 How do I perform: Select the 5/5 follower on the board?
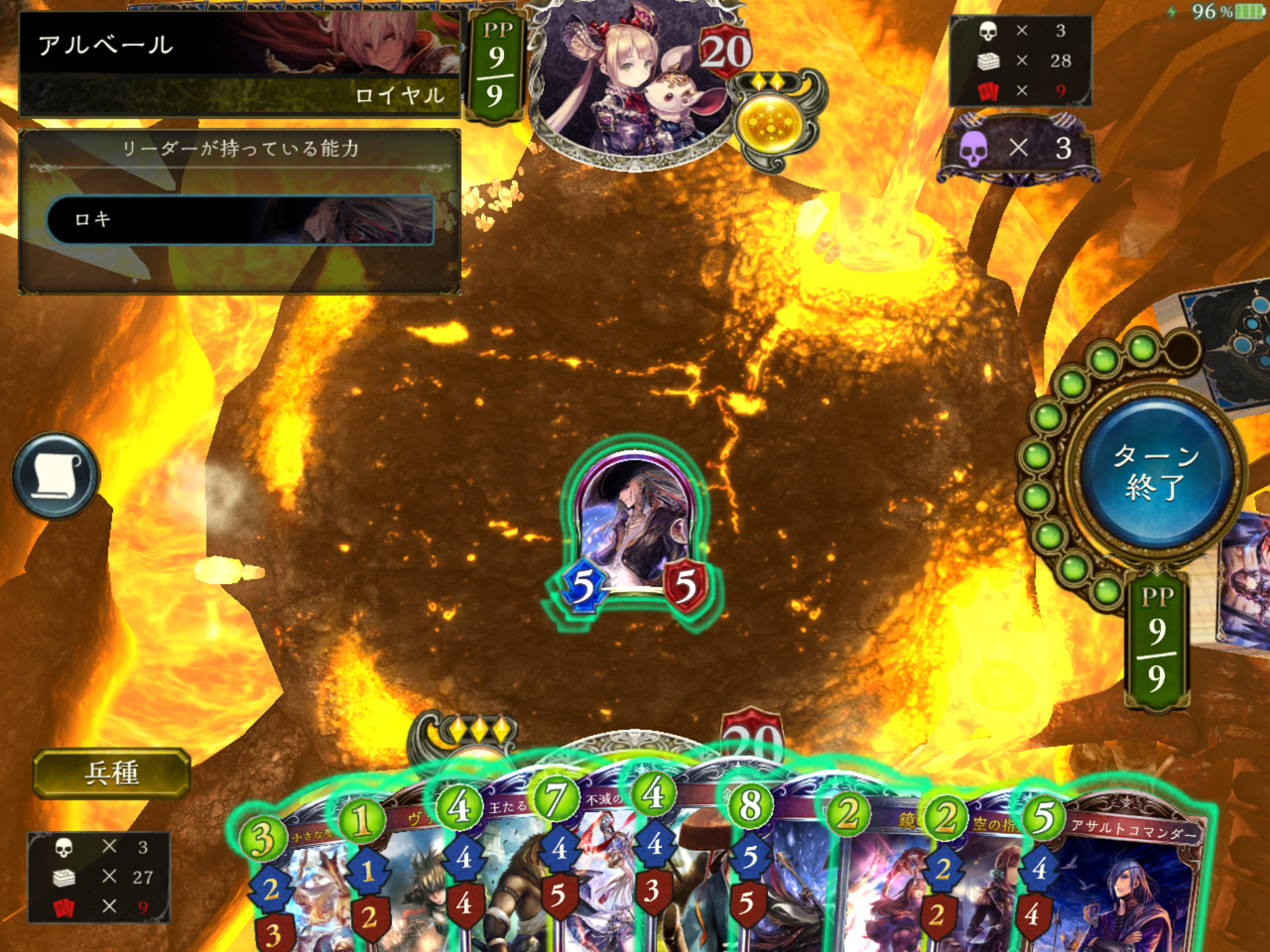[633, 531]
